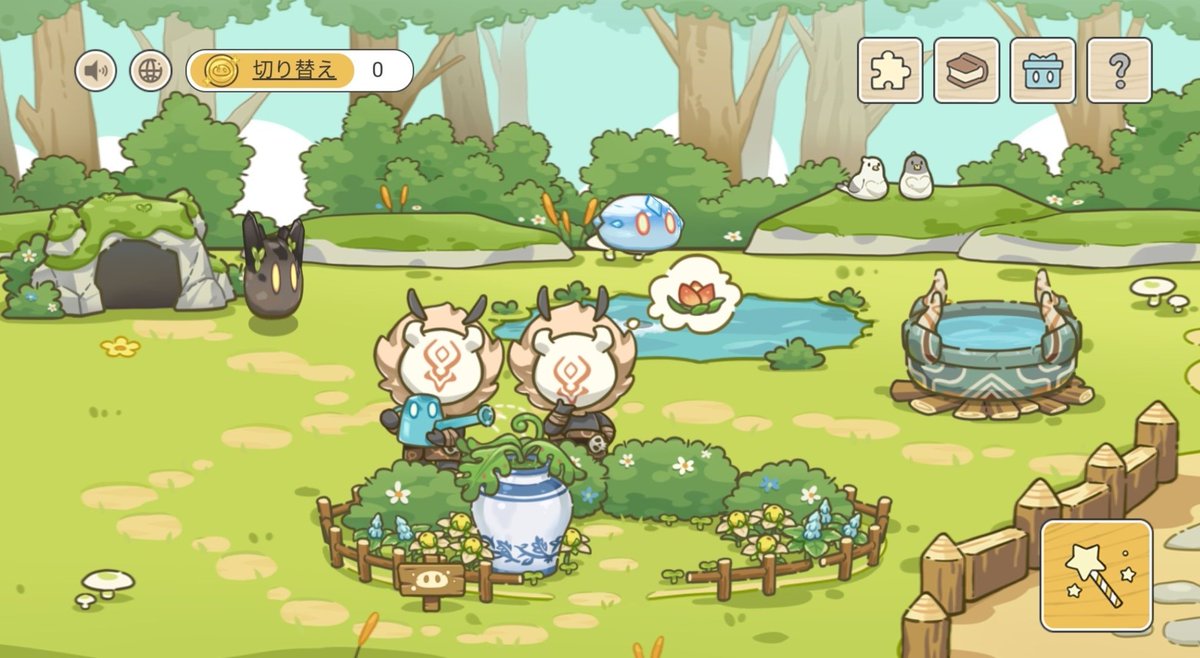Screen dimensions: 1200x658
Task: Open the gift box rewards
Action: [1043, 70]
